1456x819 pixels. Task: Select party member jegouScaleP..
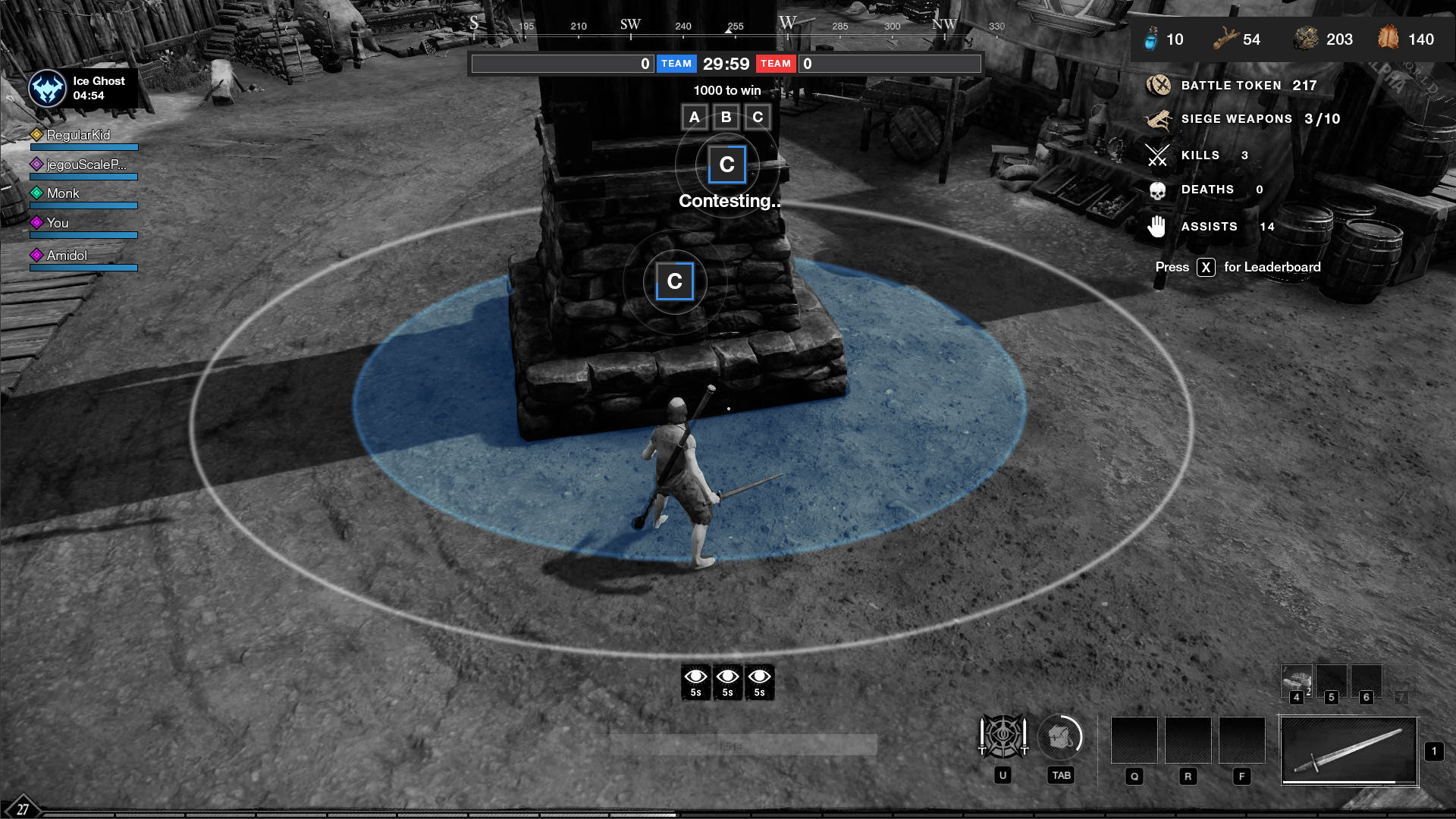point(86,165)
